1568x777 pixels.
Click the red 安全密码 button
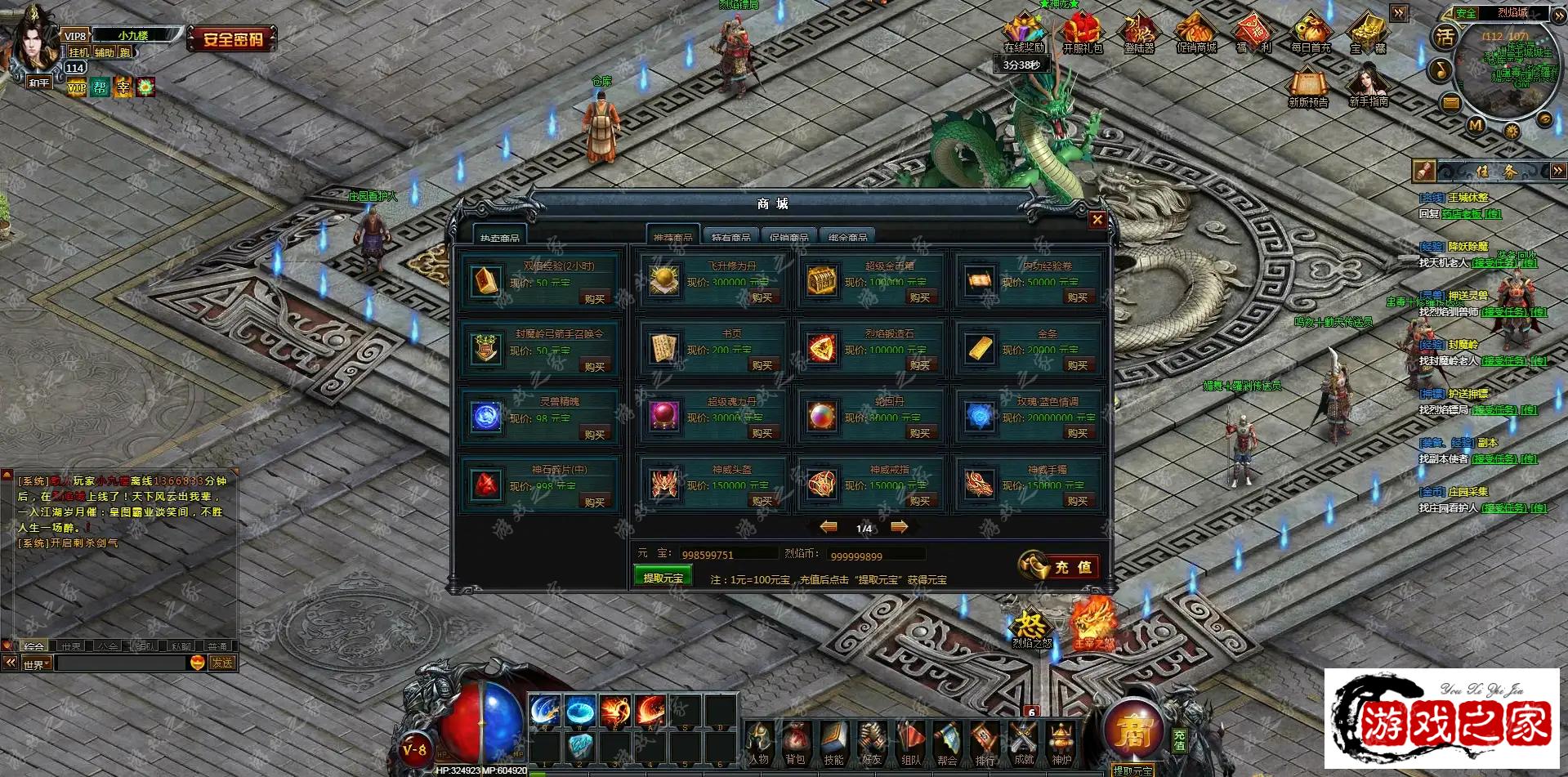pos(233,38)
